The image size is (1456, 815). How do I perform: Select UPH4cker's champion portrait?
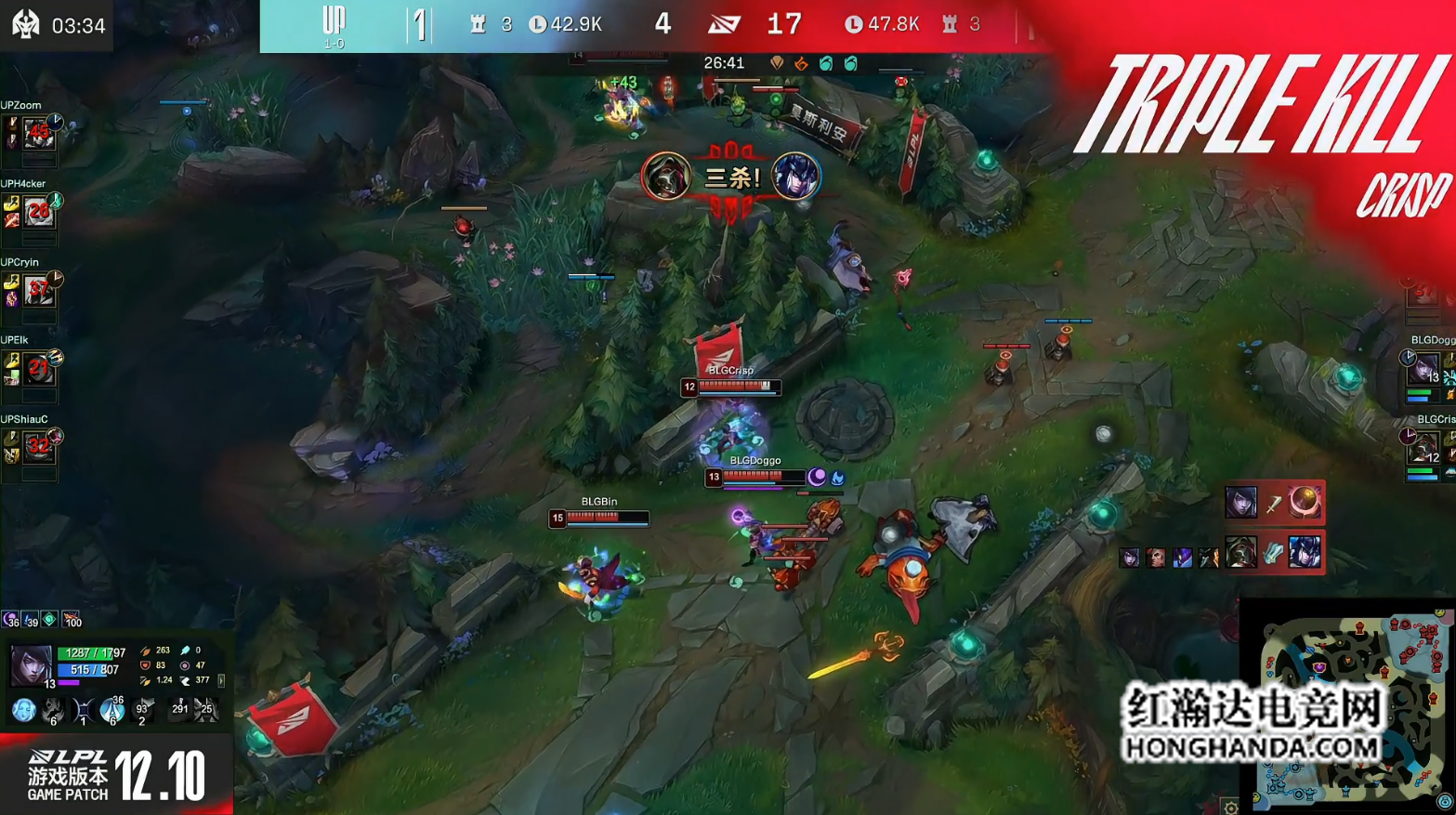(x=38, y=213)
